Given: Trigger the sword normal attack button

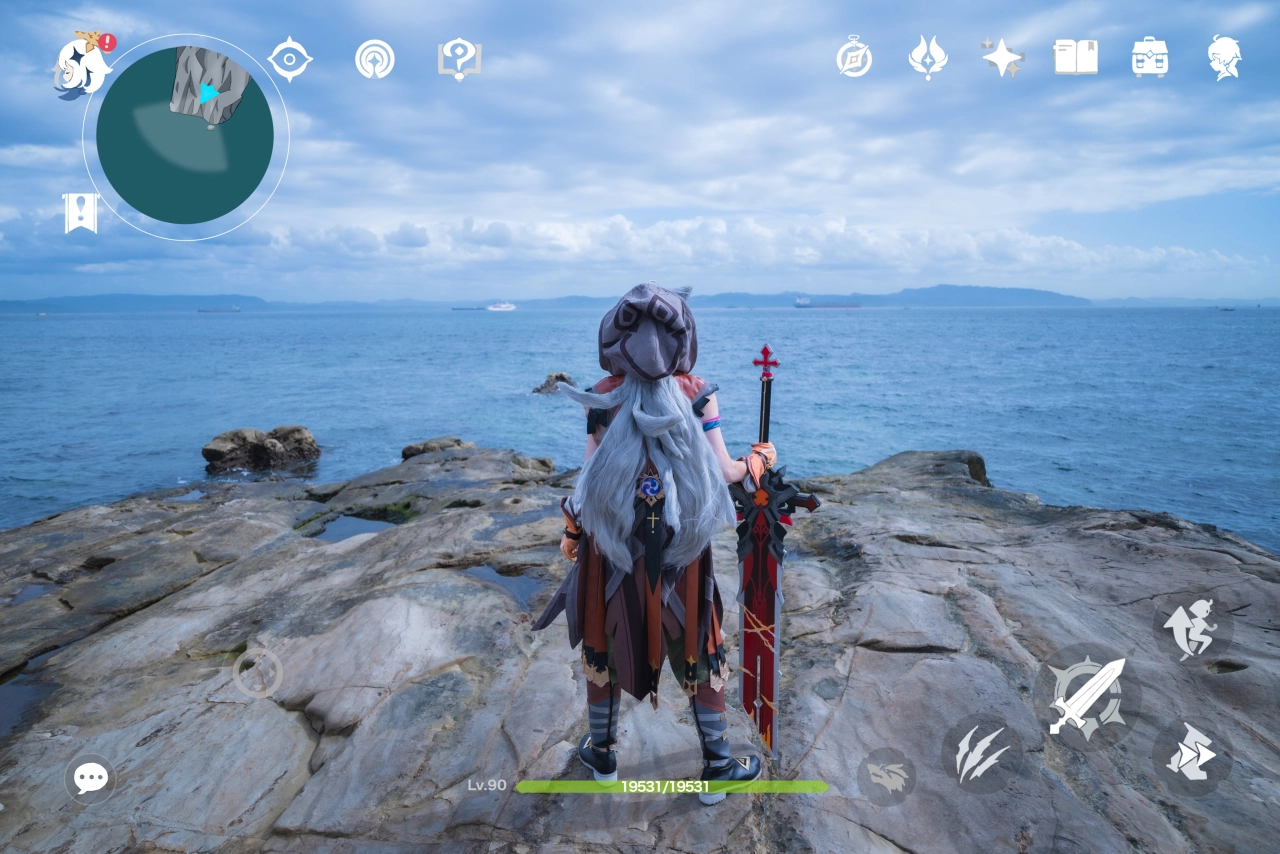Looking at the screenshot, I should click(x=1087, y=697).
